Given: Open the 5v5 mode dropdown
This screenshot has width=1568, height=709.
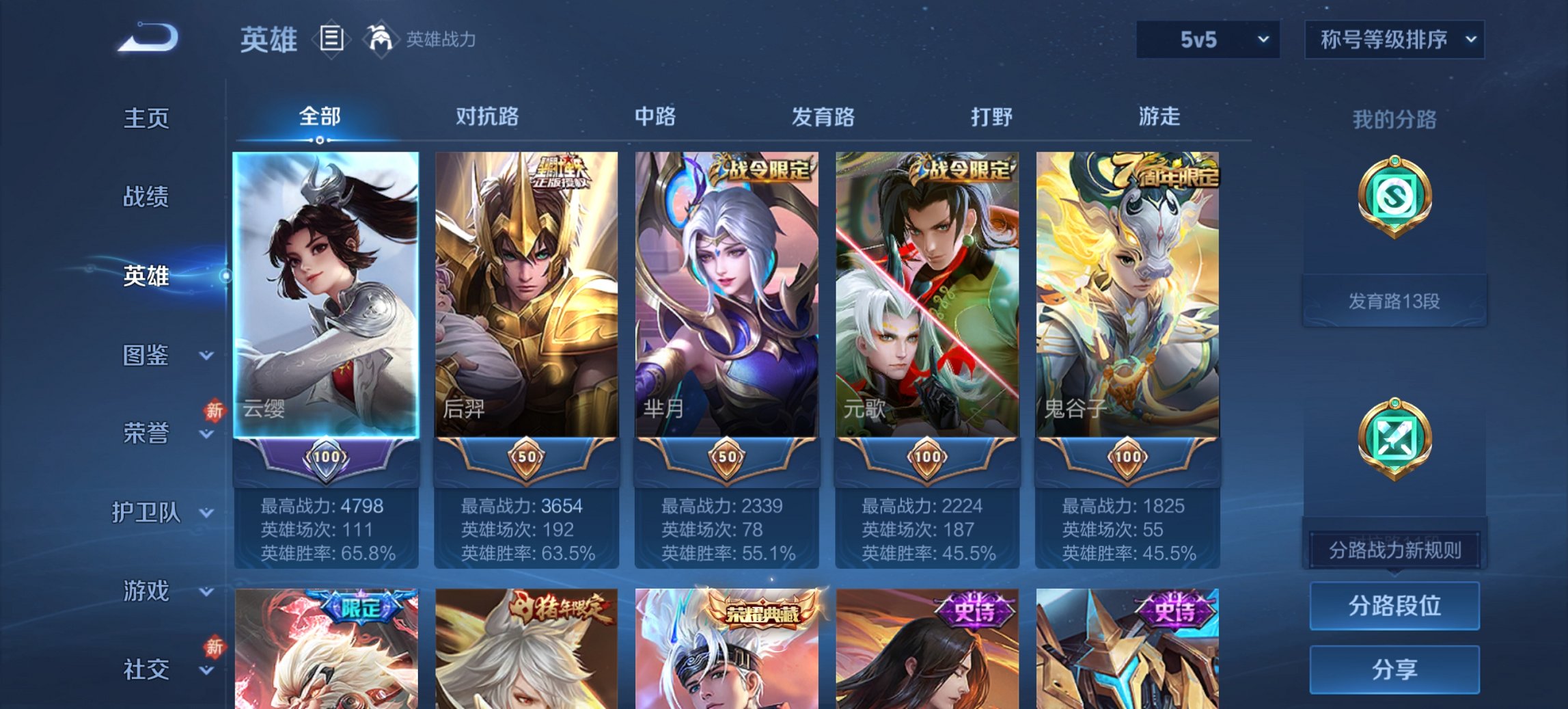Looking at the screenshot, I should point(1207,40).
